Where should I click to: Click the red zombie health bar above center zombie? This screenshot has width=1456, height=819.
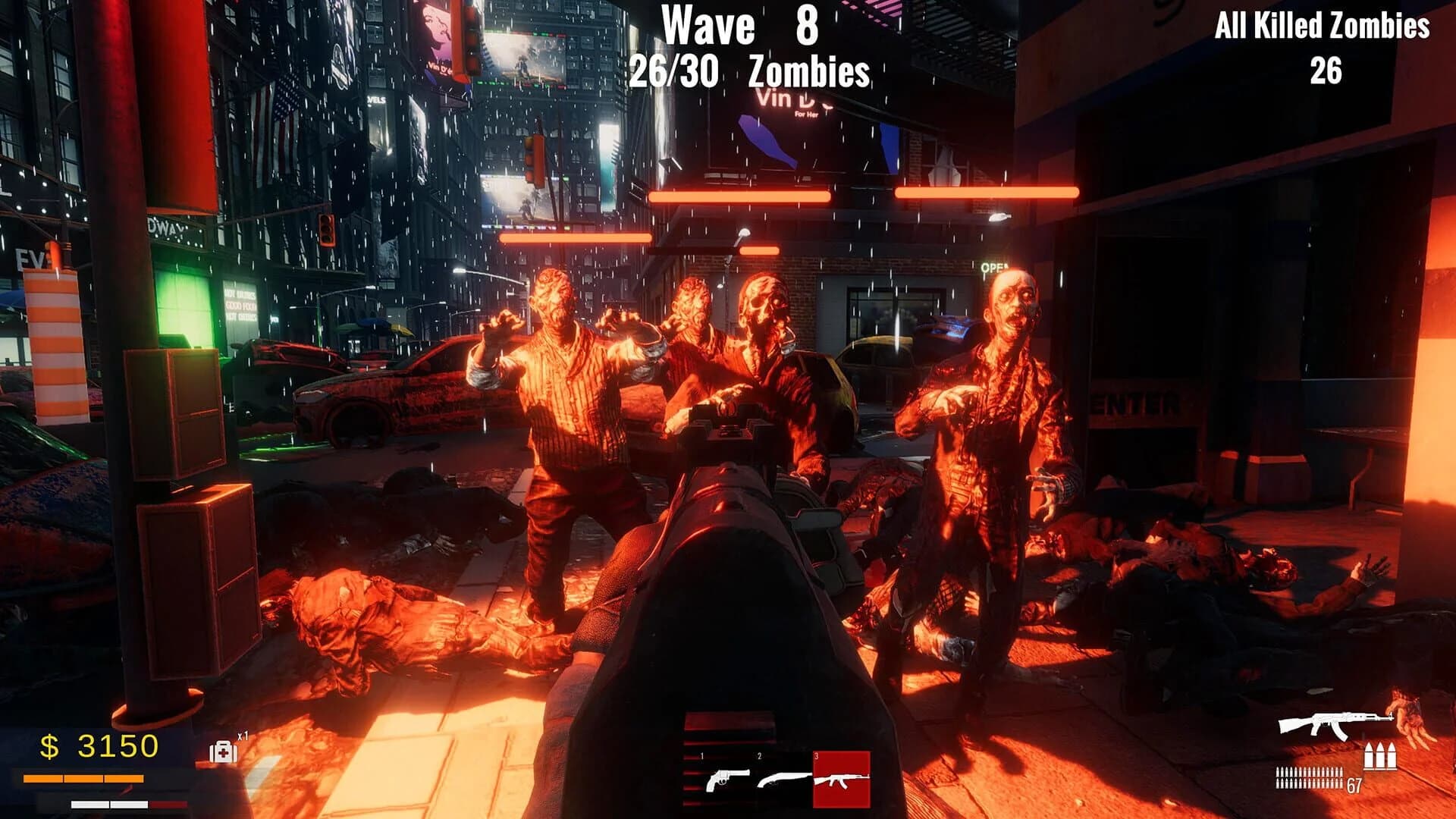tap(739, 196)
